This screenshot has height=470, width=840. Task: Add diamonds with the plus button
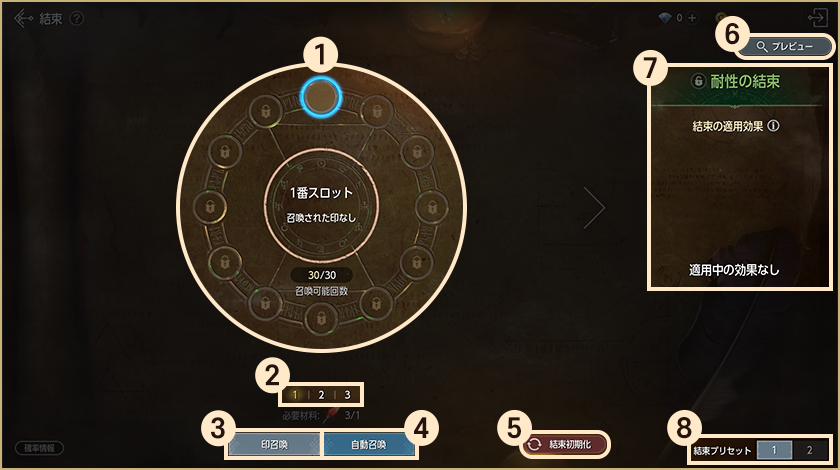(x=692, y=18)
